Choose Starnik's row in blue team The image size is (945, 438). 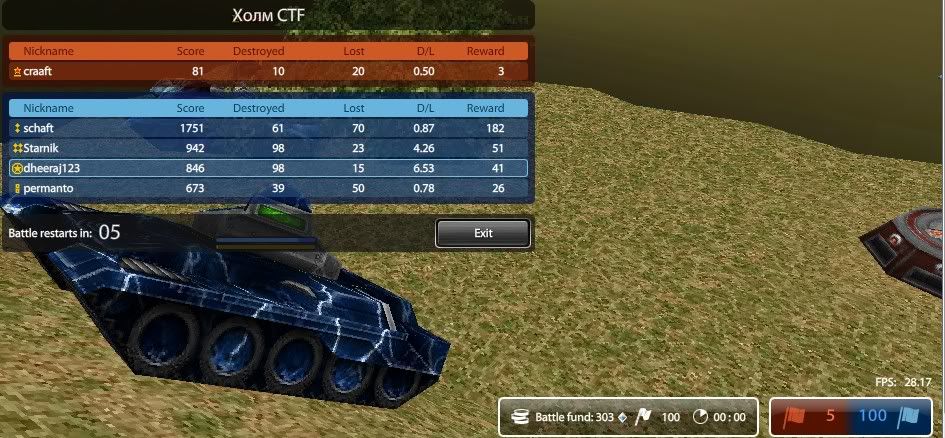pos(268,148)
